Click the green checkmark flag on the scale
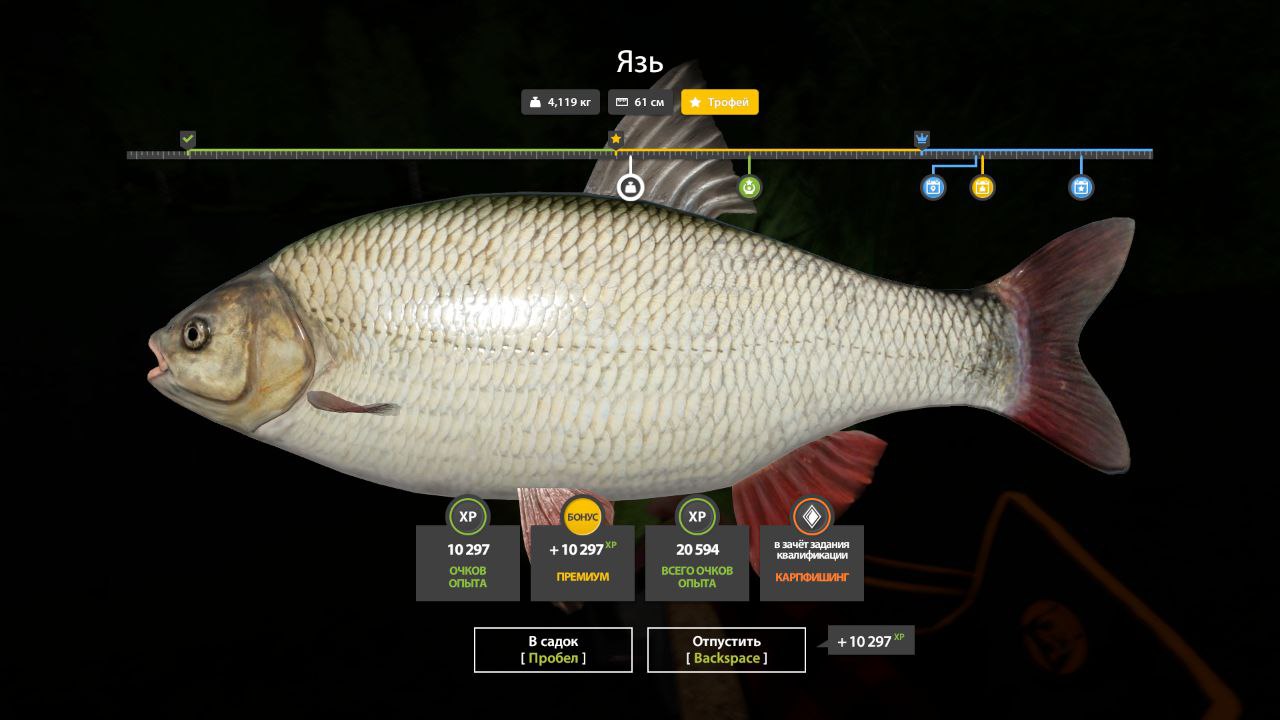The image size is (1280, 720). [x=188, y=139]
